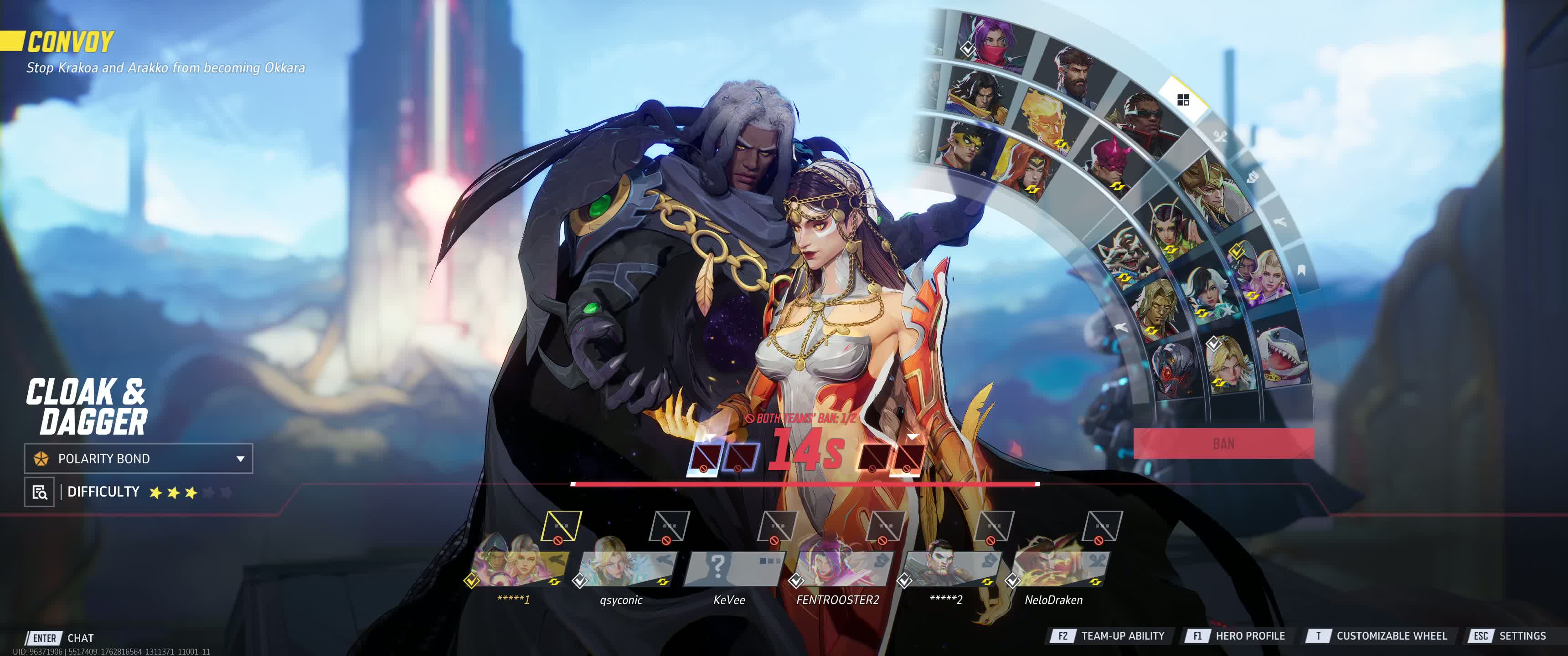Switch to the bookmark favorites filter tab
Viewport: 1568px width, 656px height.
[1301, 270]
